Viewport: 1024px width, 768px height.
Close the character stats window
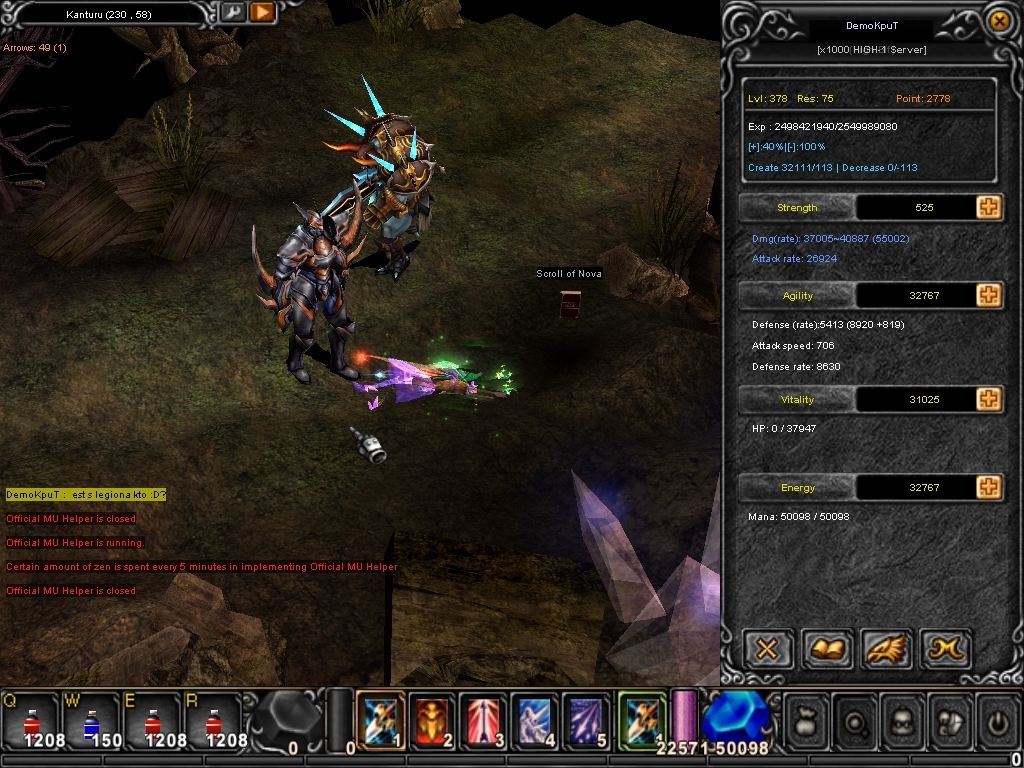(997, 21)
